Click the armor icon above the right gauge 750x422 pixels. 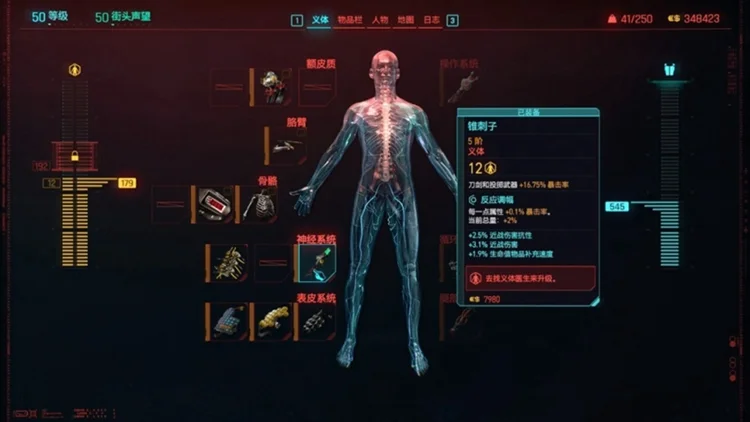tap(669, 70)
